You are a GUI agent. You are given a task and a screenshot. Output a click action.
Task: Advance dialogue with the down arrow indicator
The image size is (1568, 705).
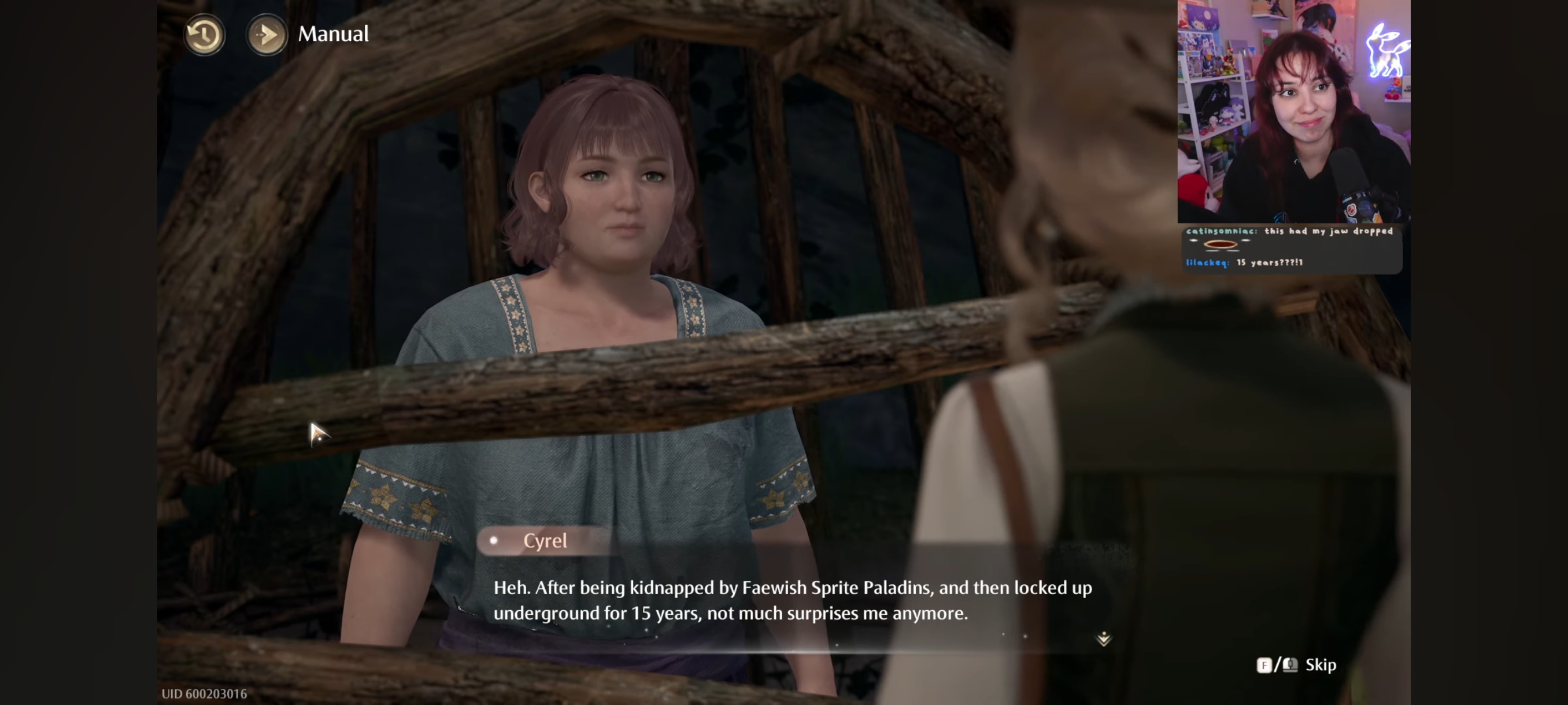1103,638
